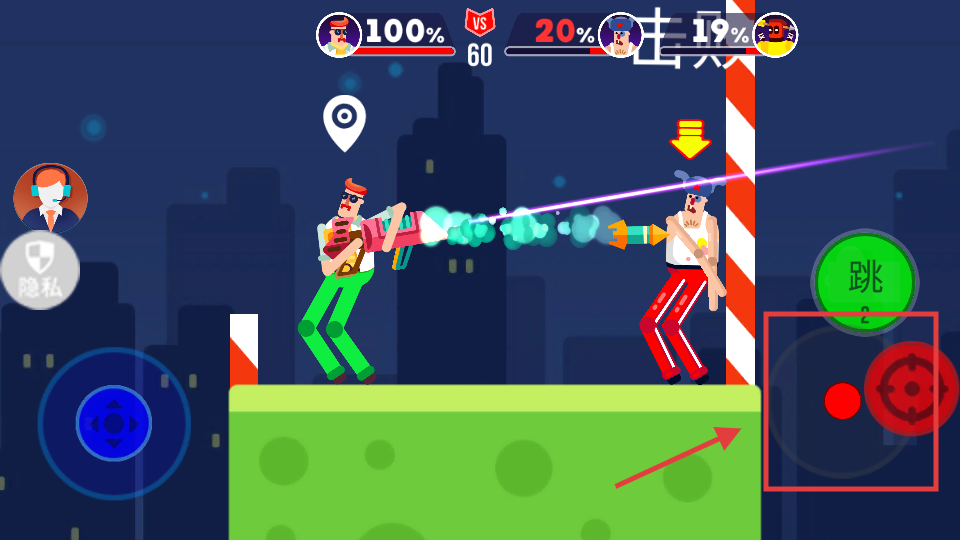Tap the green jump button
Image resolution: width=960 pixels, height=540 pixels.
pos(864,281)
